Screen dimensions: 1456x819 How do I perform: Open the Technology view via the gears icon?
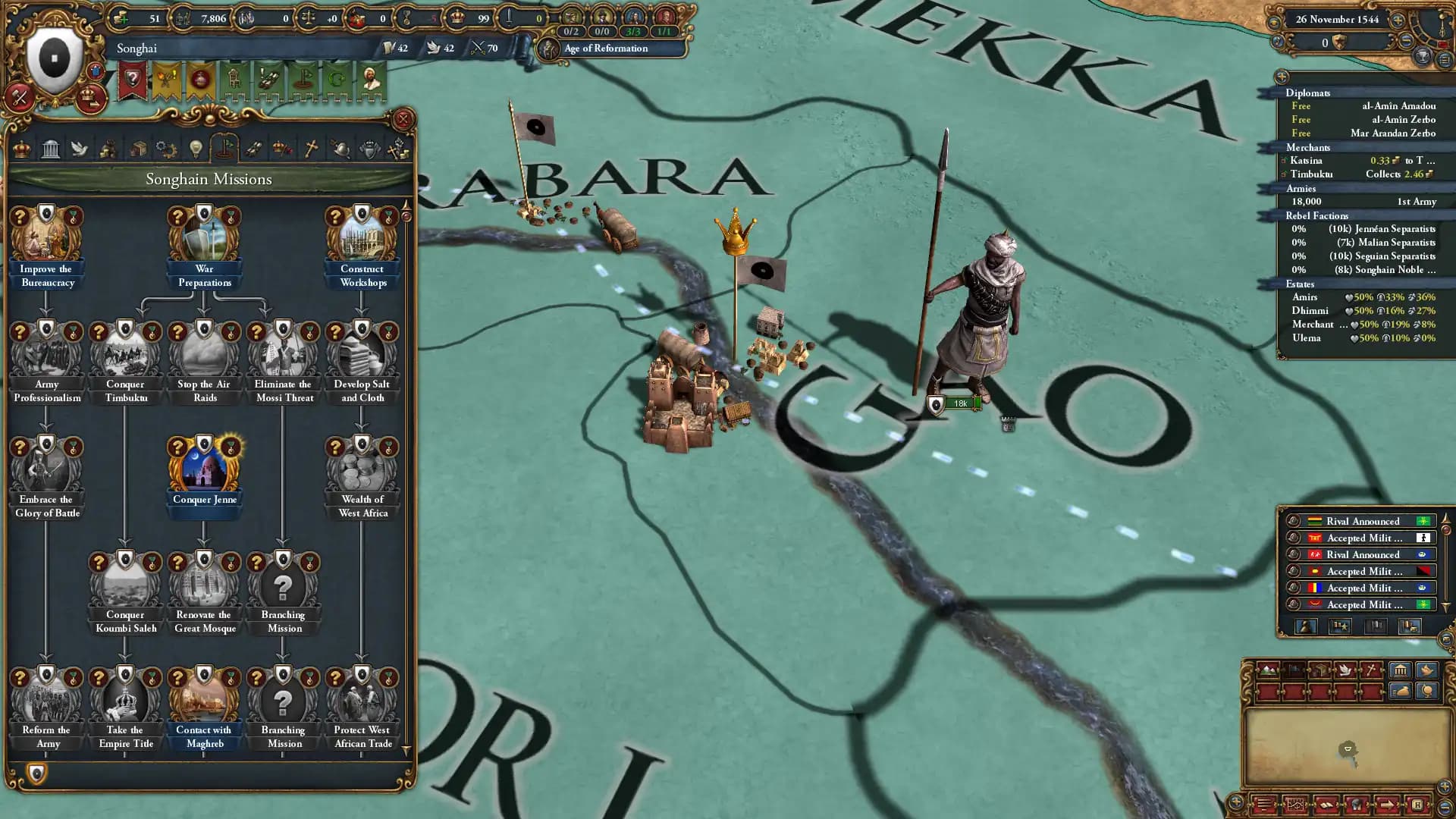(x=166, y=149)
